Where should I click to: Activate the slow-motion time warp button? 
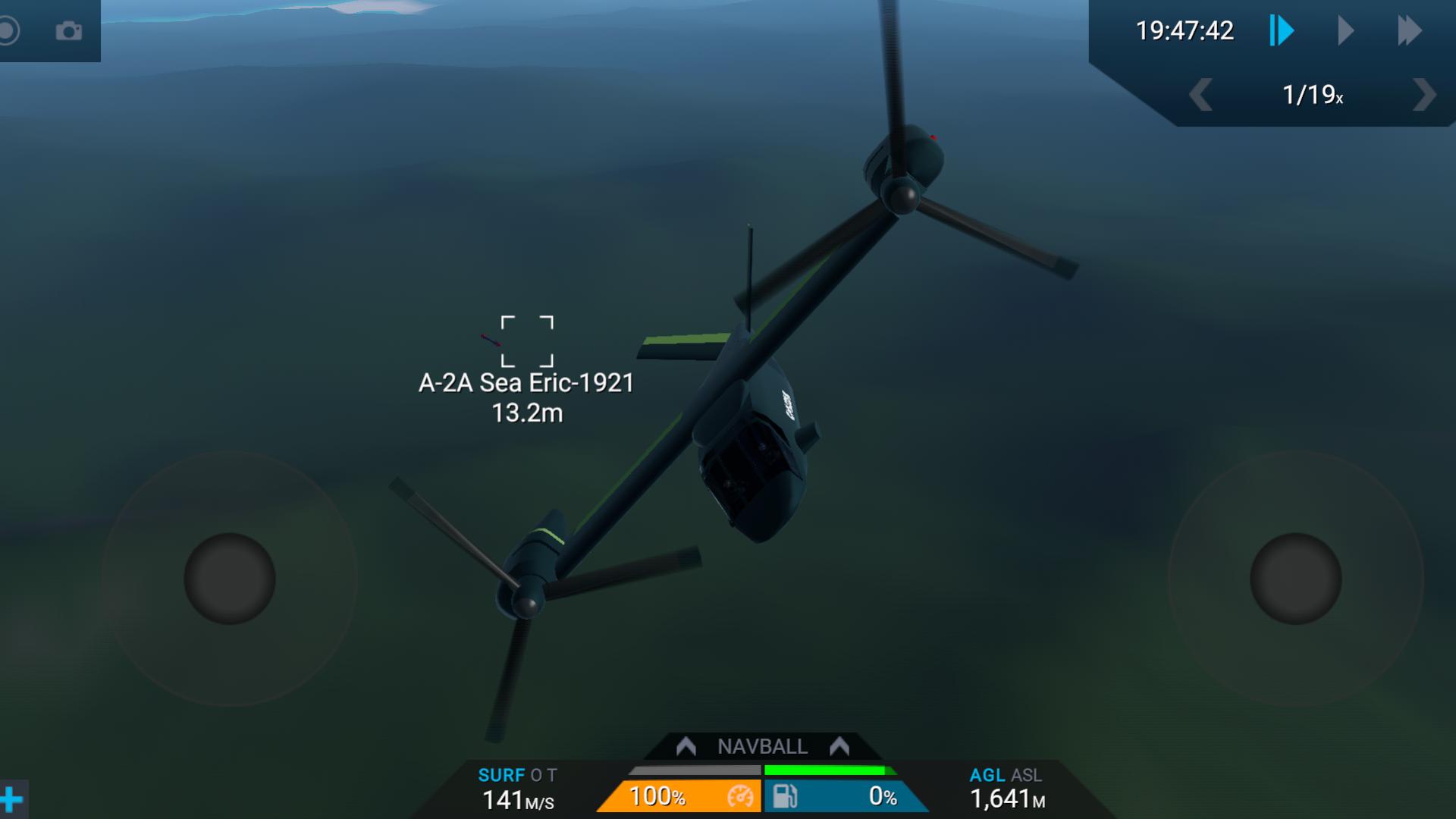click(x=1282, y=31)
